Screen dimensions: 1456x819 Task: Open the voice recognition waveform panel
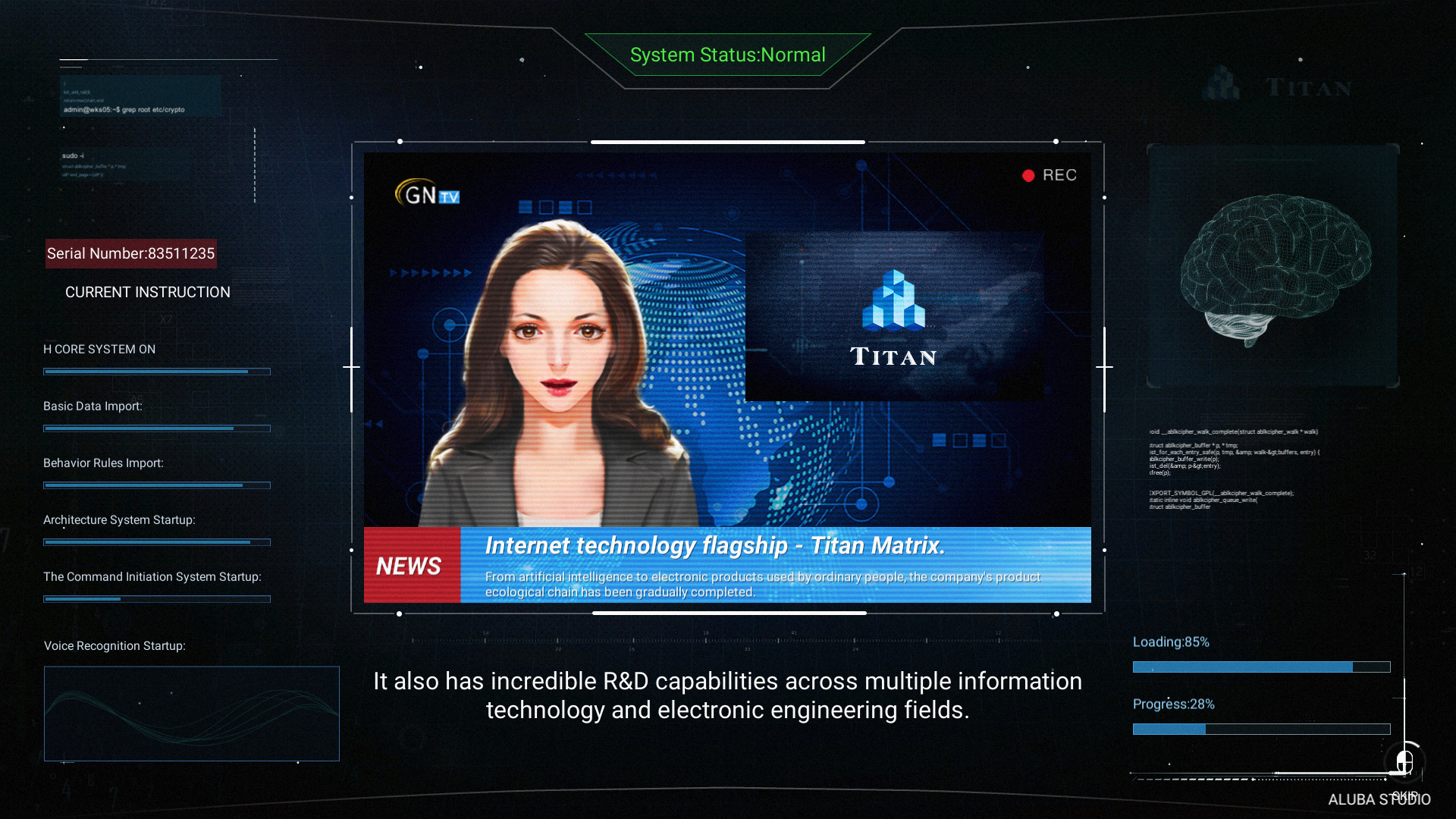pyautogui.click(x=191, y=714)
